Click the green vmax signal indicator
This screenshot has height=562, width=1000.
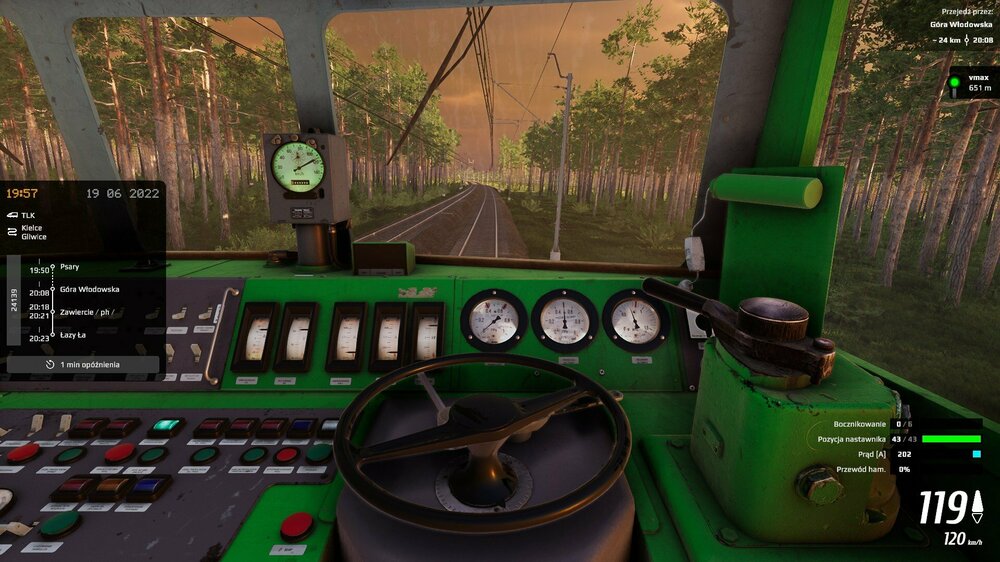955,82
